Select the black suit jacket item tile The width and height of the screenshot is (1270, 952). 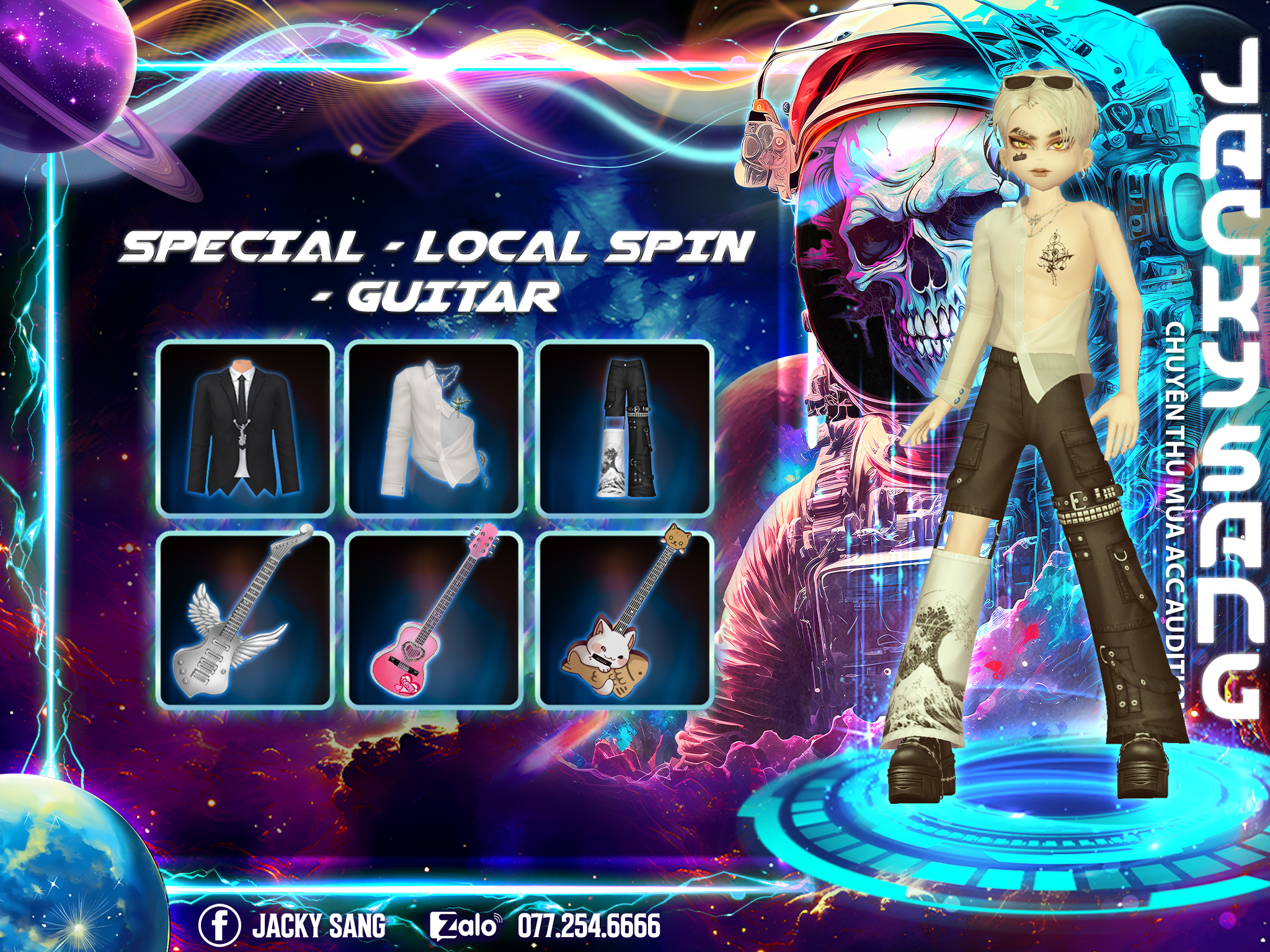click(x=246, y=428)
